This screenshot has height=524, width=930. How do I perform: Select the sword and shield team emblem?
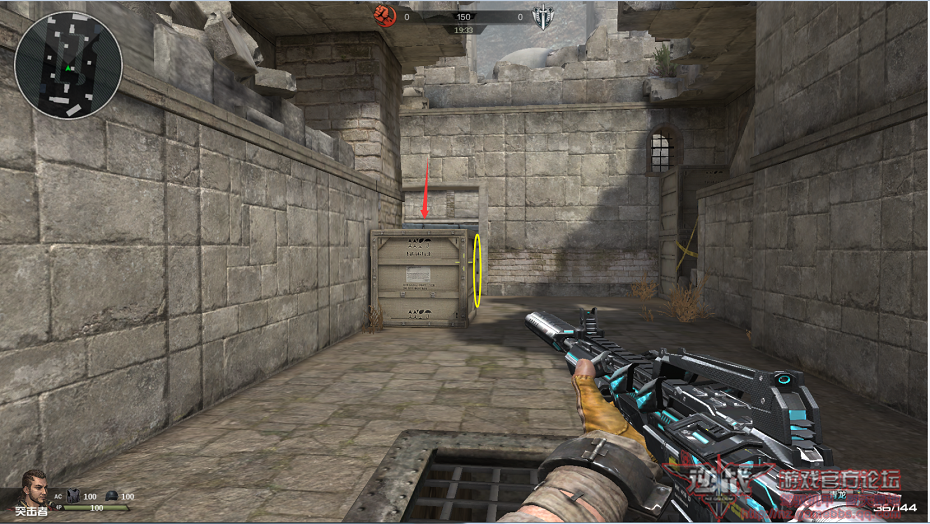click(544, 15)
